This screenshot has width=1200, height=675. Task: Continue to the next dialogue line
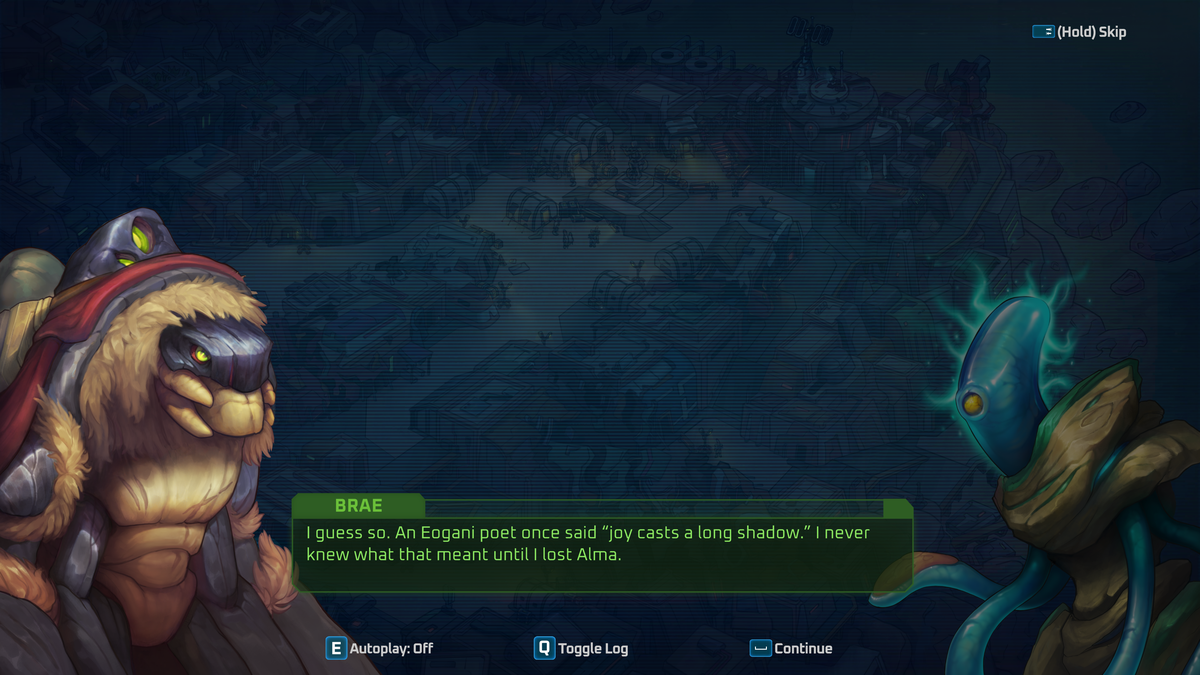coord(791,648)
